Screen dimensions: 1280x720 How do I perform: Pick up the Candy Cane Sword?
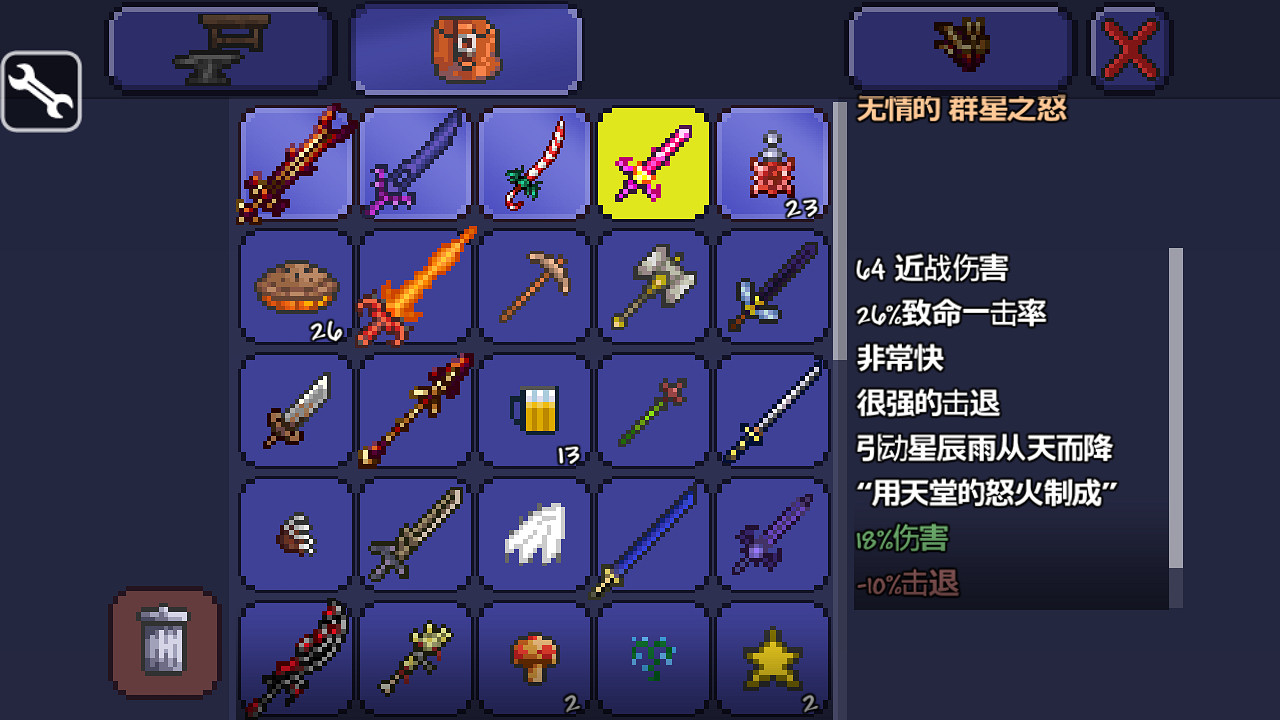point(534,163)
